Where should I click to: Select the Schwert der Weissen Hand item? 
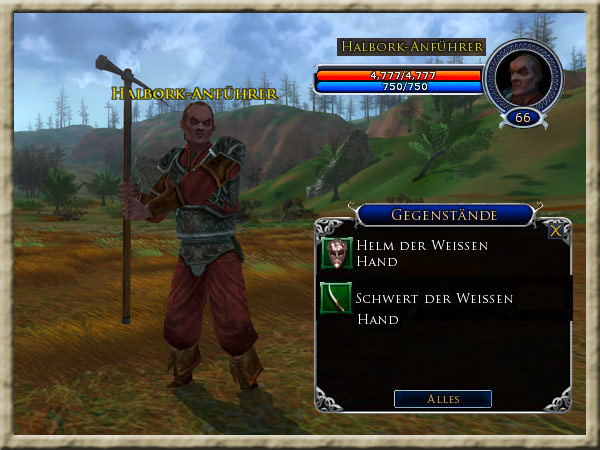tap(434, 308)
